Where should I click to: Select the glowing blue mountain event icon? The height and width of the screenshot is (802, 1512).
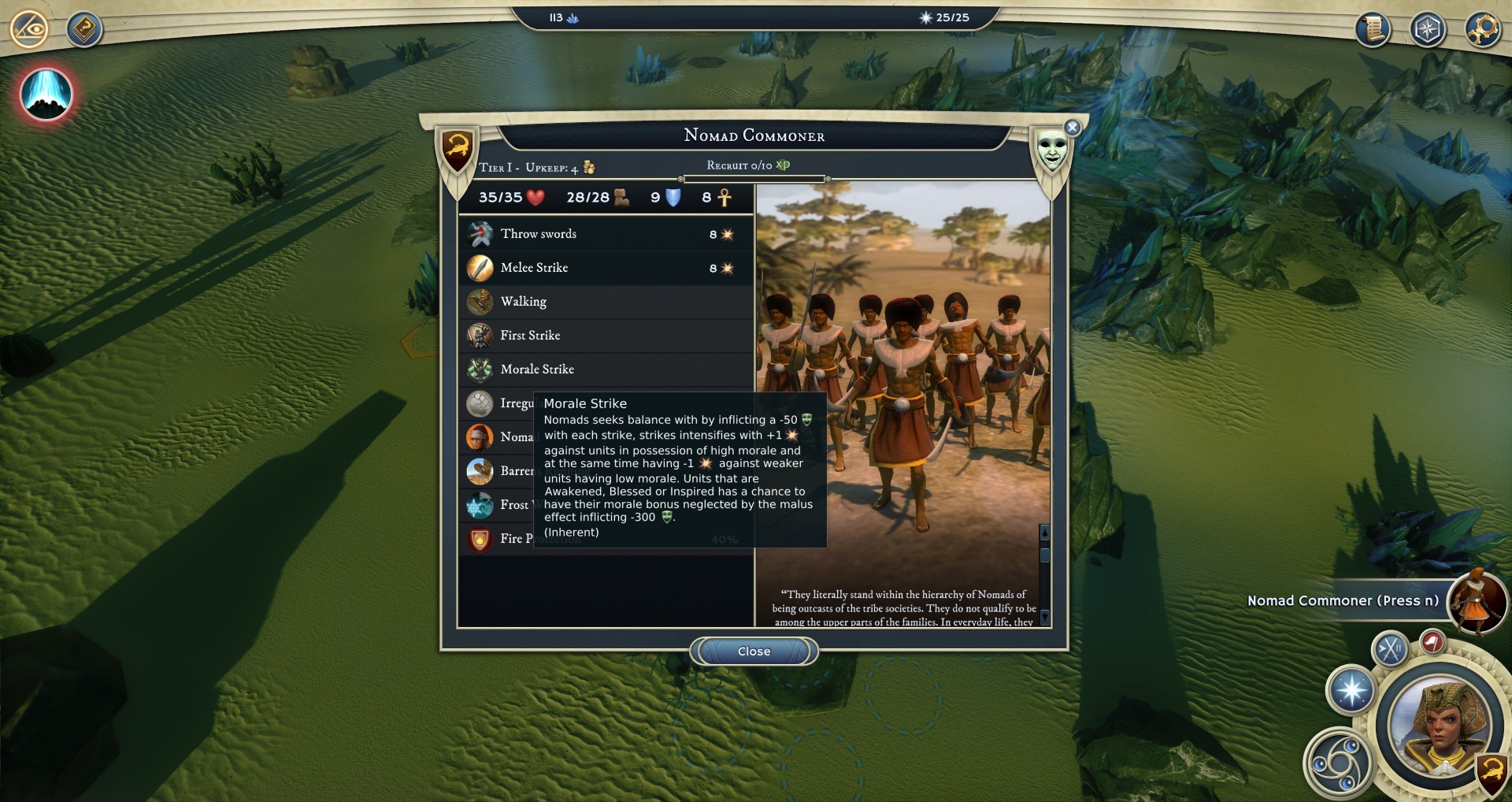point(46,94)
